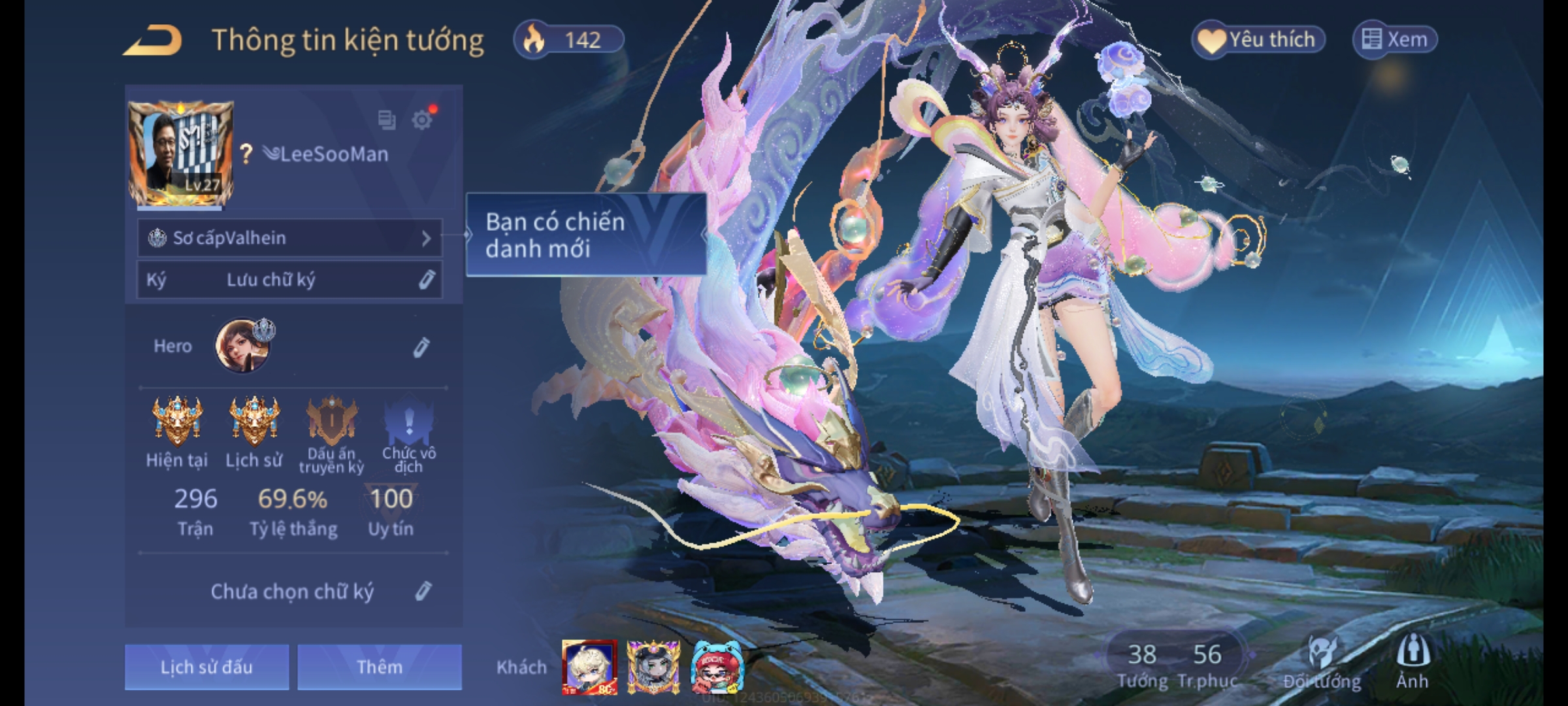Open the Xem view button
The image size is (1568, 706).
coord(1395,40)
